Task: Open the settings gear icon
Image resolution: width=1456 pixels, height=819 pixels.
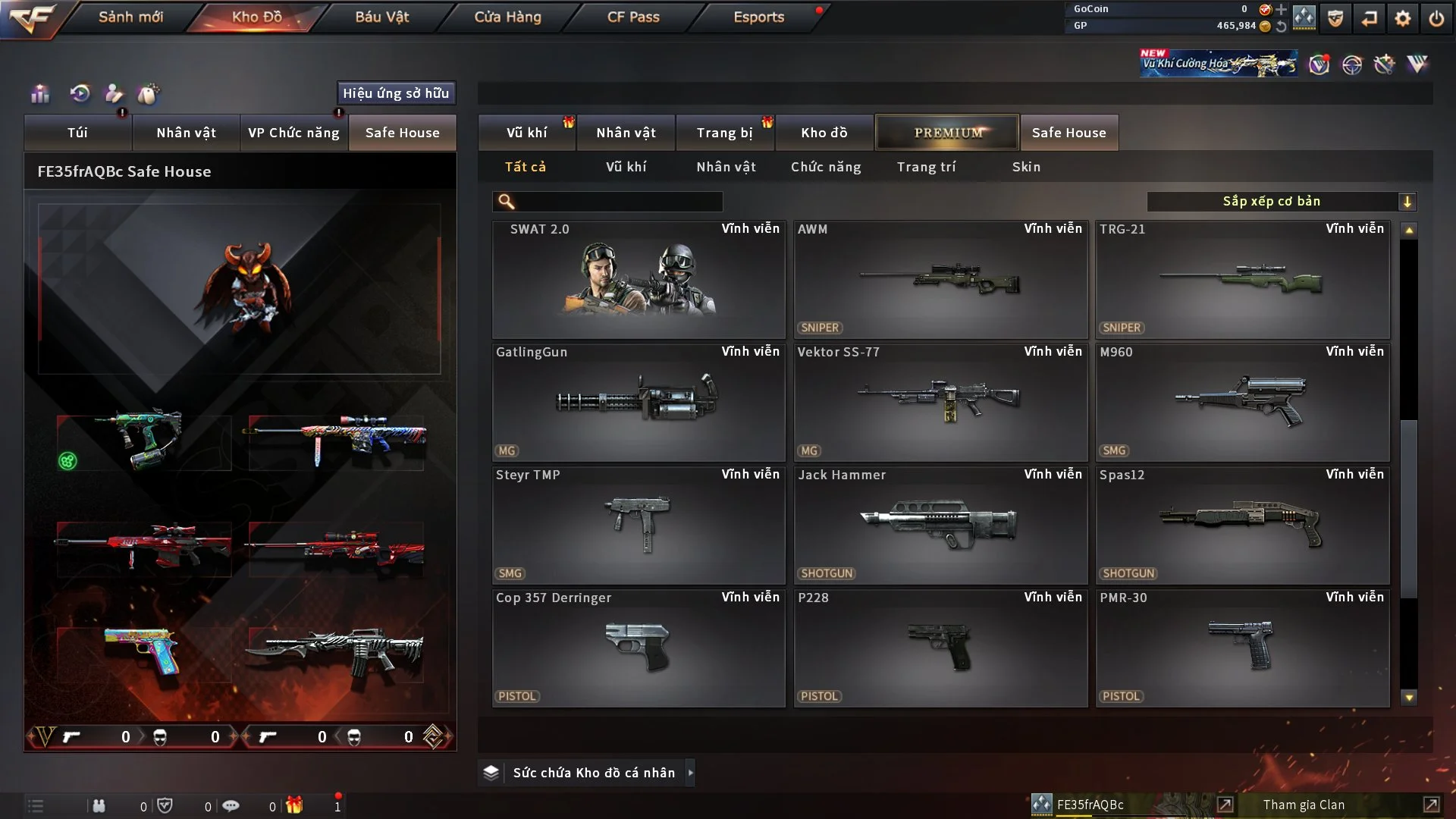Action: (1403, 18)
